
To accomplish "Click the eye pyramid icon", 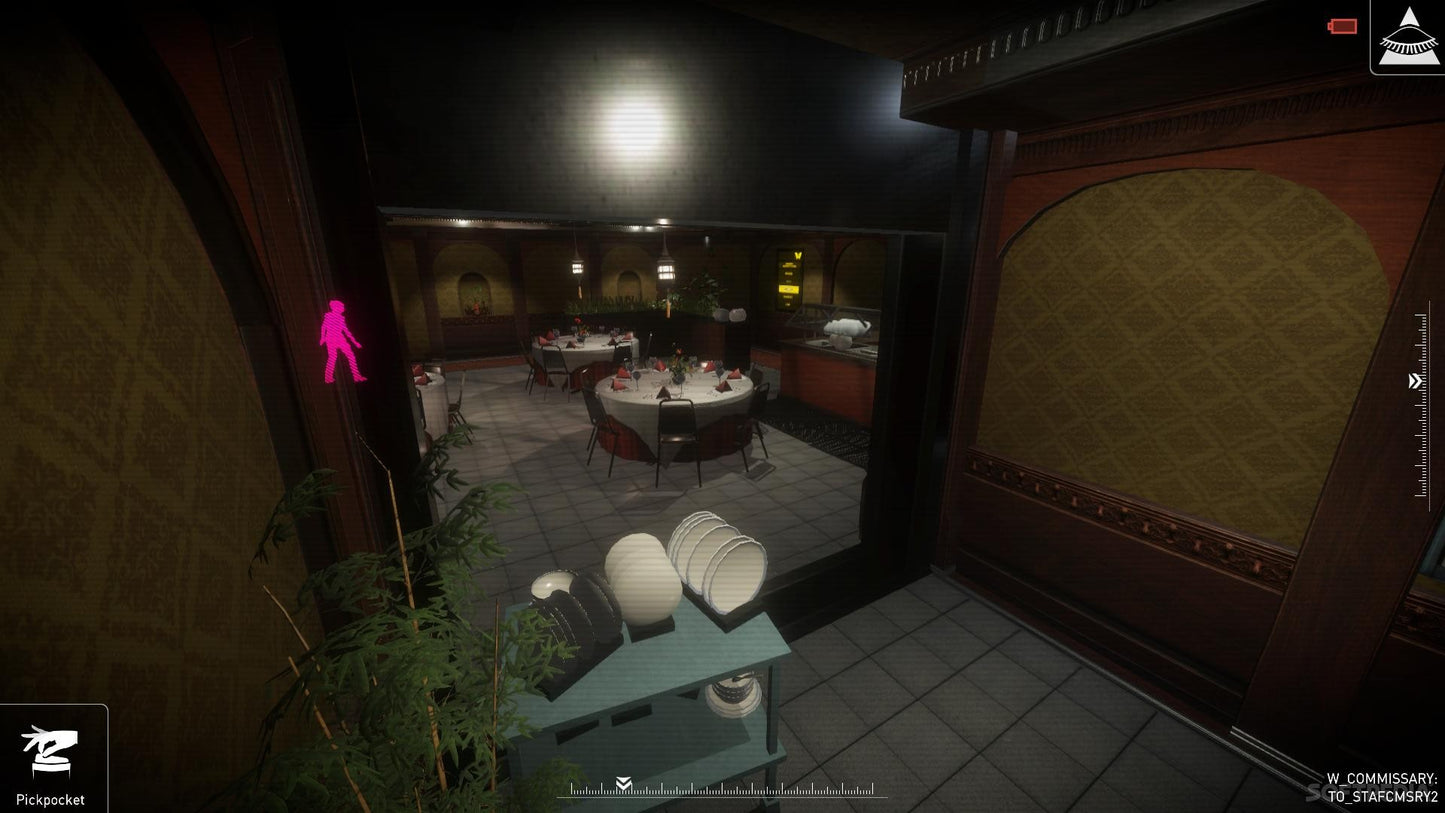I will point(1407,37).
